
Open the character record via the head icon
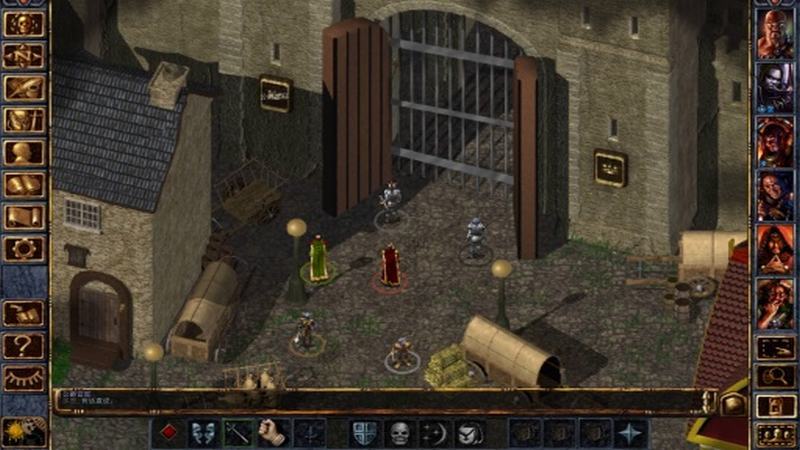23,153
